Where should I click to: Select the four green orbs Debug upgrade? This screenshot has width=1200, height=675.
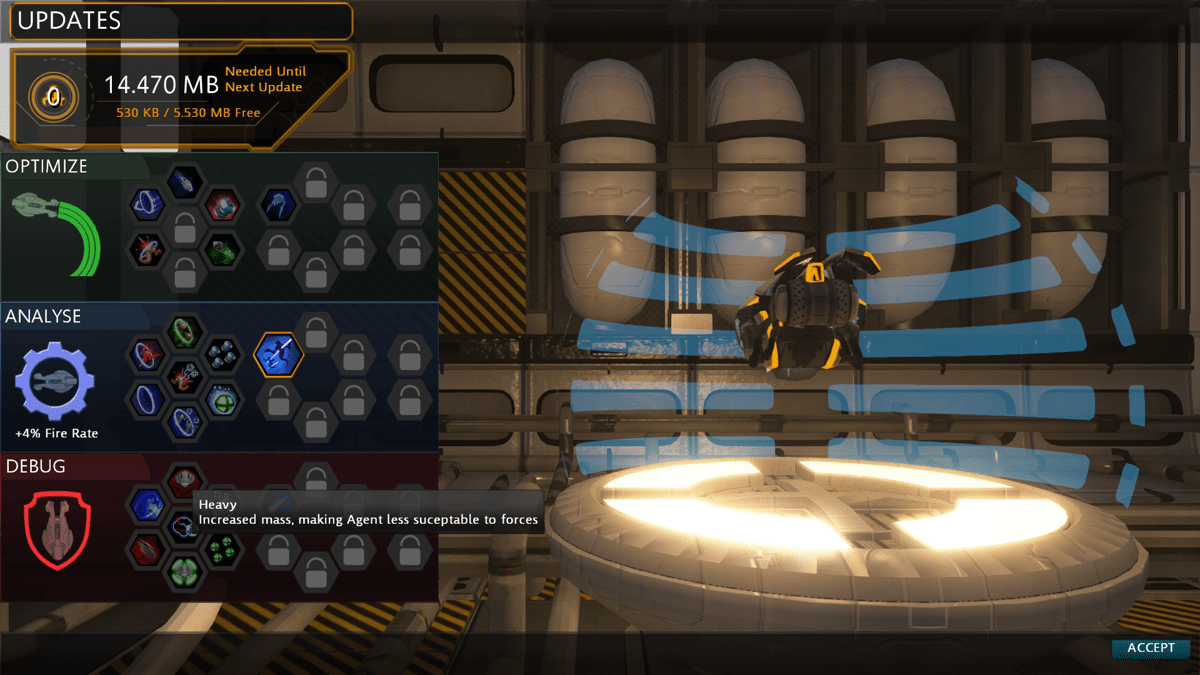221,548
